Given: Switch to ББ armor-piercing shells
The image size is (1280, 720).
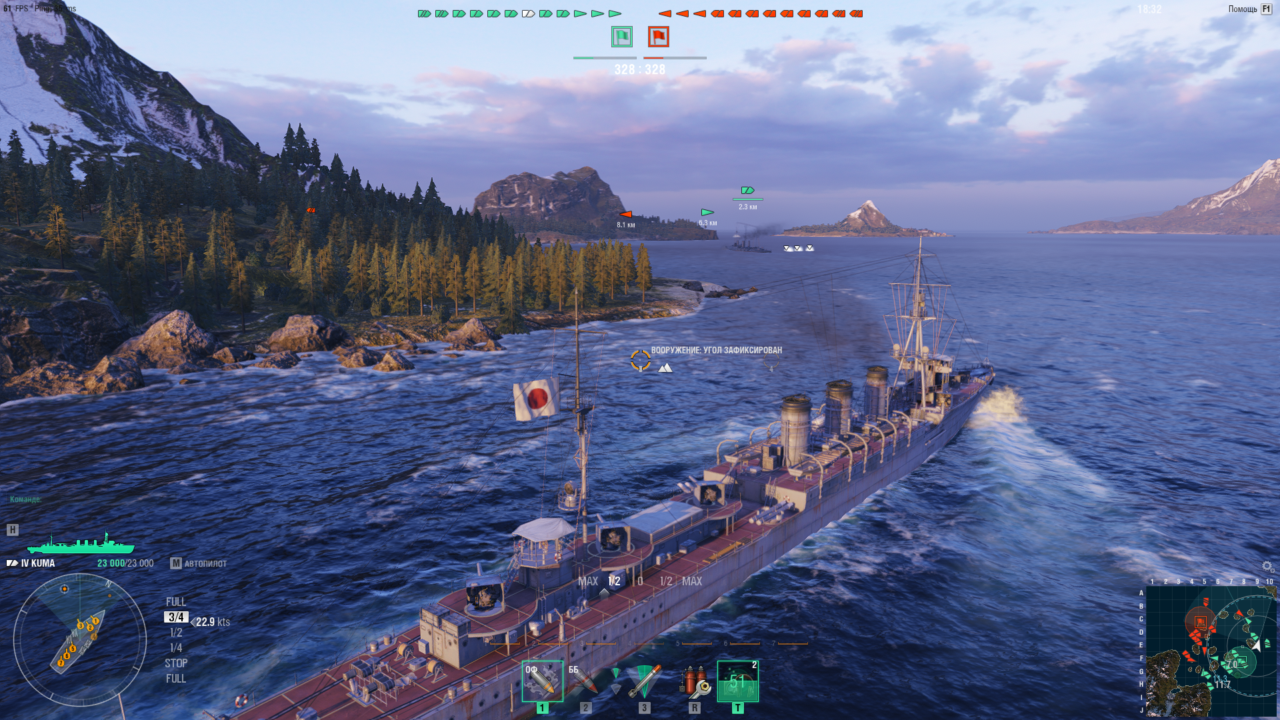Looking at the screenshot, I should tap(586, 680).
